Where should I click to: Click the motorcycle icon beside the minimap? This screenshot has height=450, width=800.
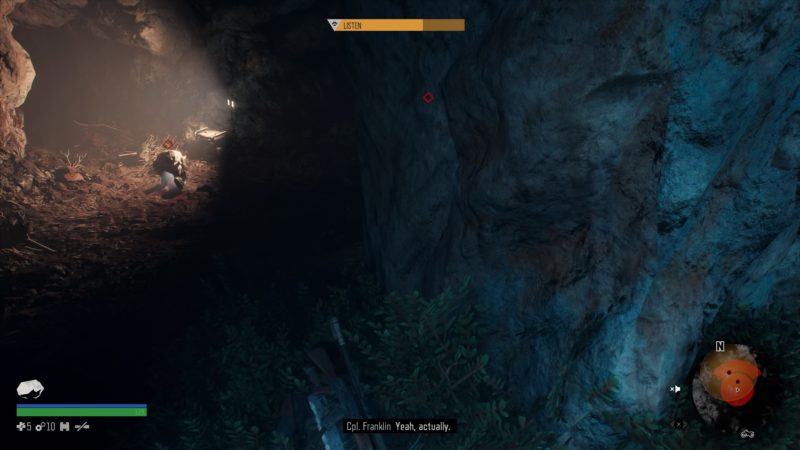click(747, 433)
